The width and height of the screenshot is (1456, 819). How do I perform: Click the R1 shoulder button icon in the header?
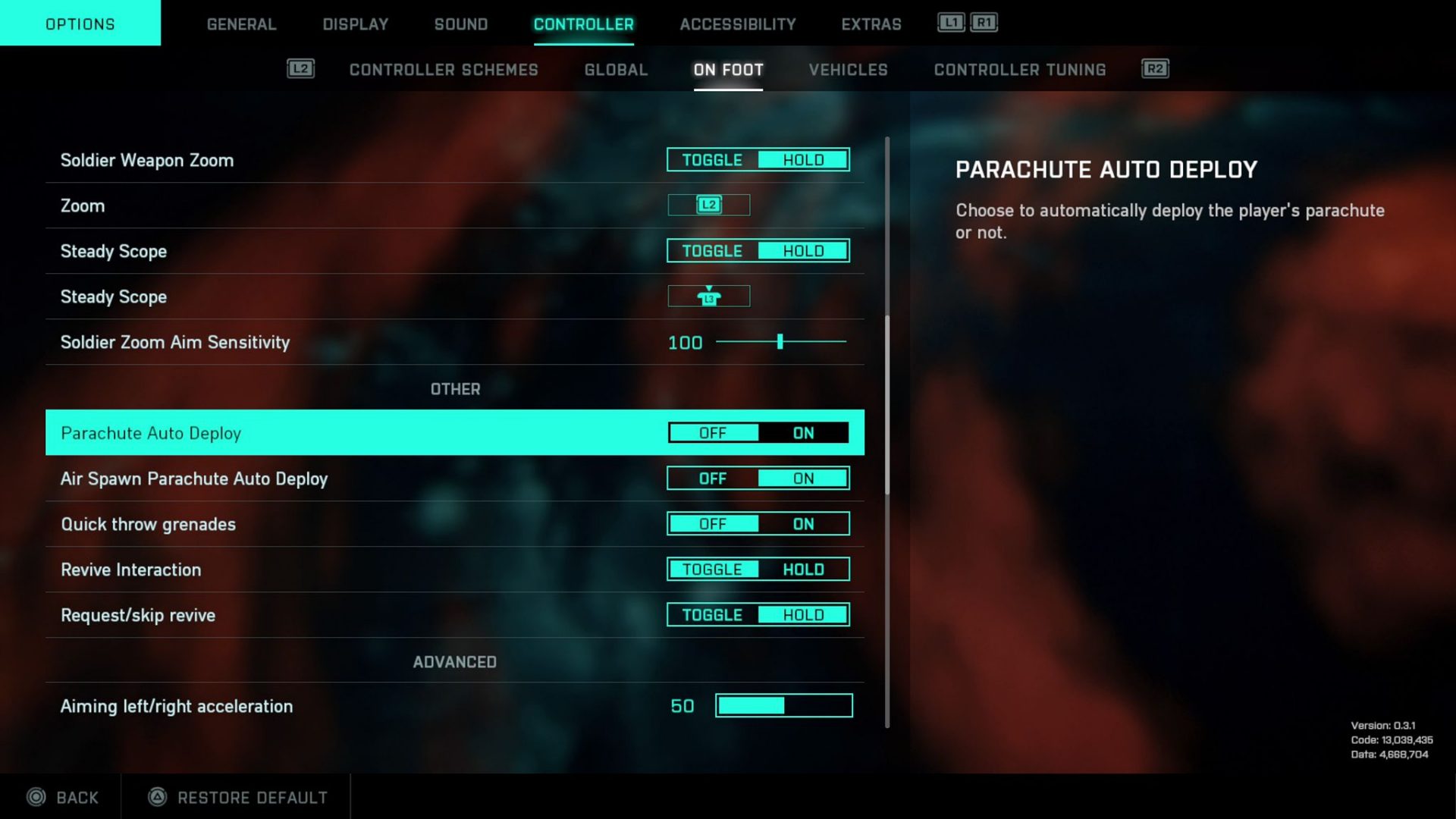coord(983,24)
